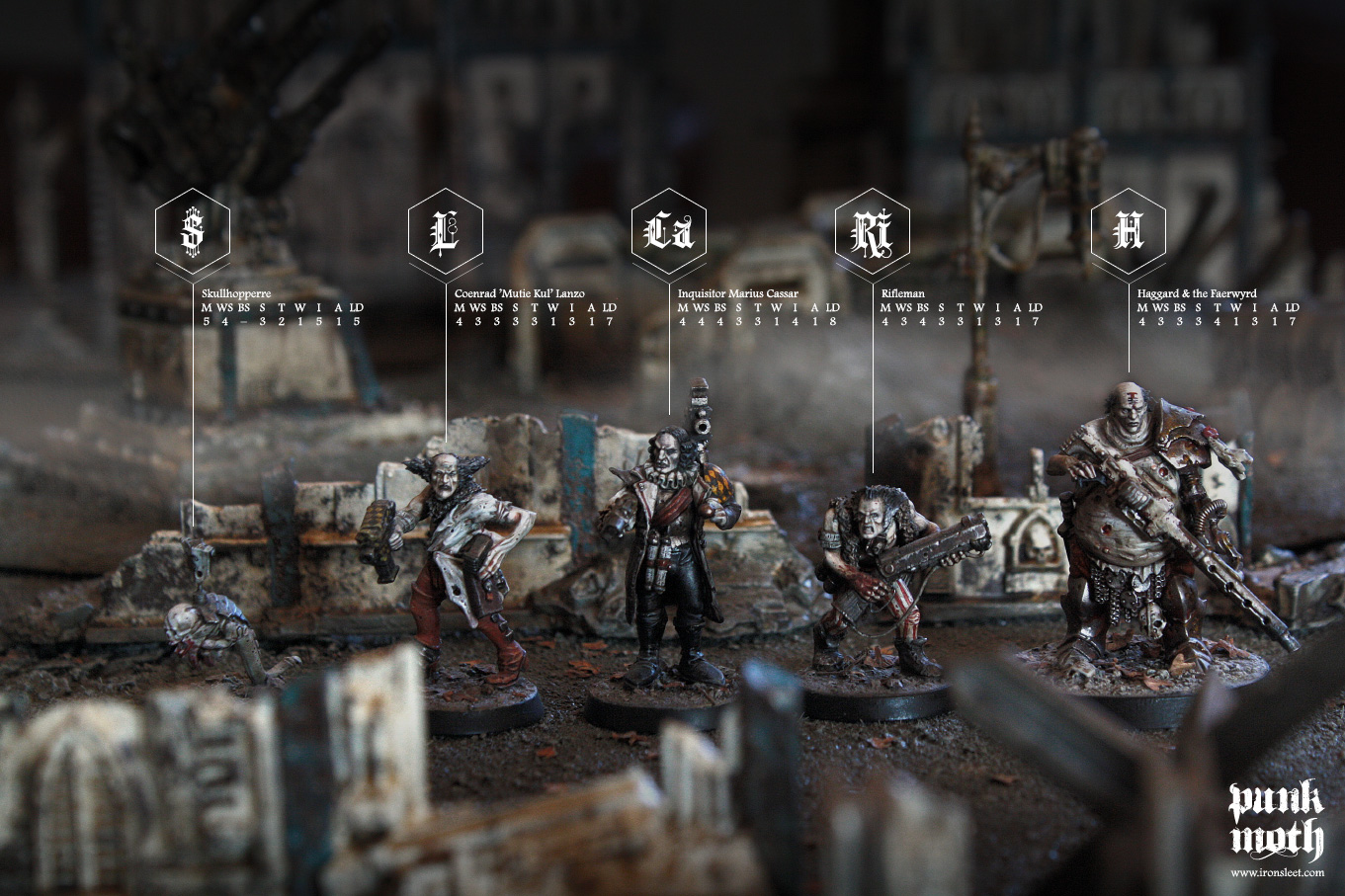Screen dimensions: 1345x896
Task: Select the Skullhopperre name text
Action: [x=236, y=293]
